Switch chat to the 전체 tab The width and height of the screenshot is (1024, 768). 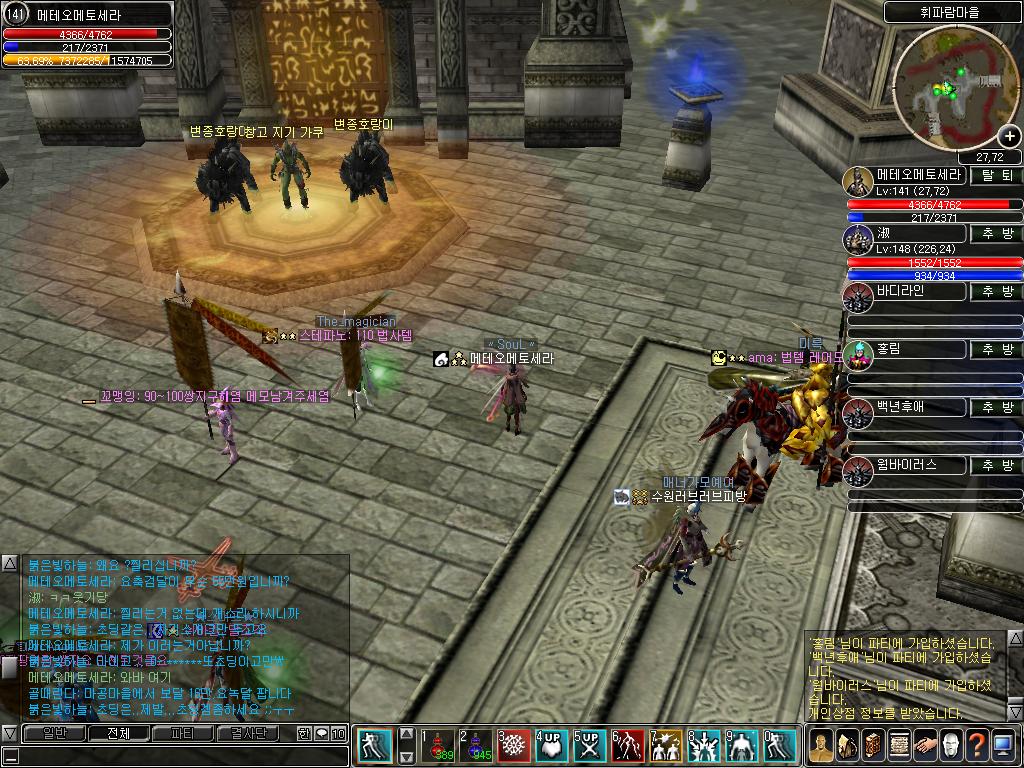[x=117, y=733]
